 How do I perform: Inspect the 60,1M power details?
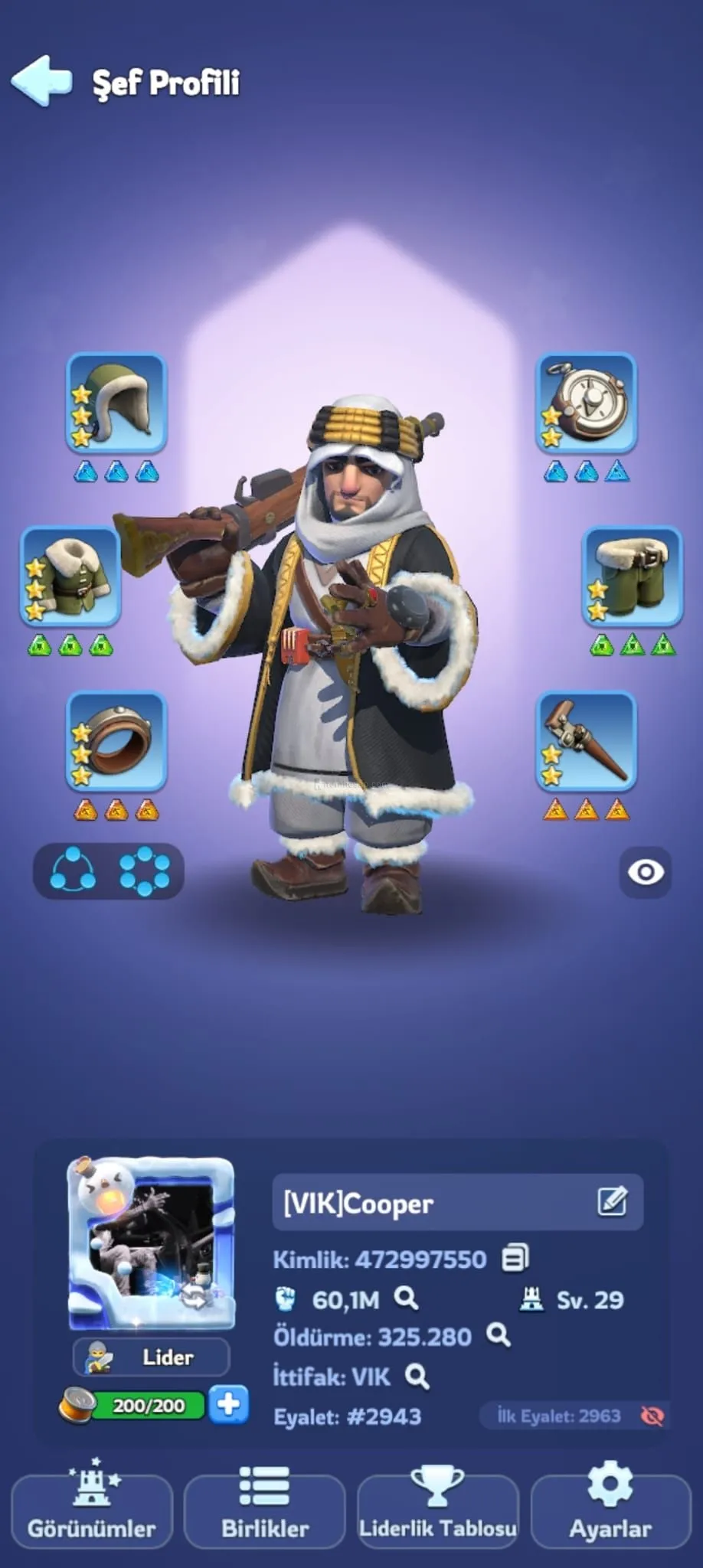click(406, 1298)
